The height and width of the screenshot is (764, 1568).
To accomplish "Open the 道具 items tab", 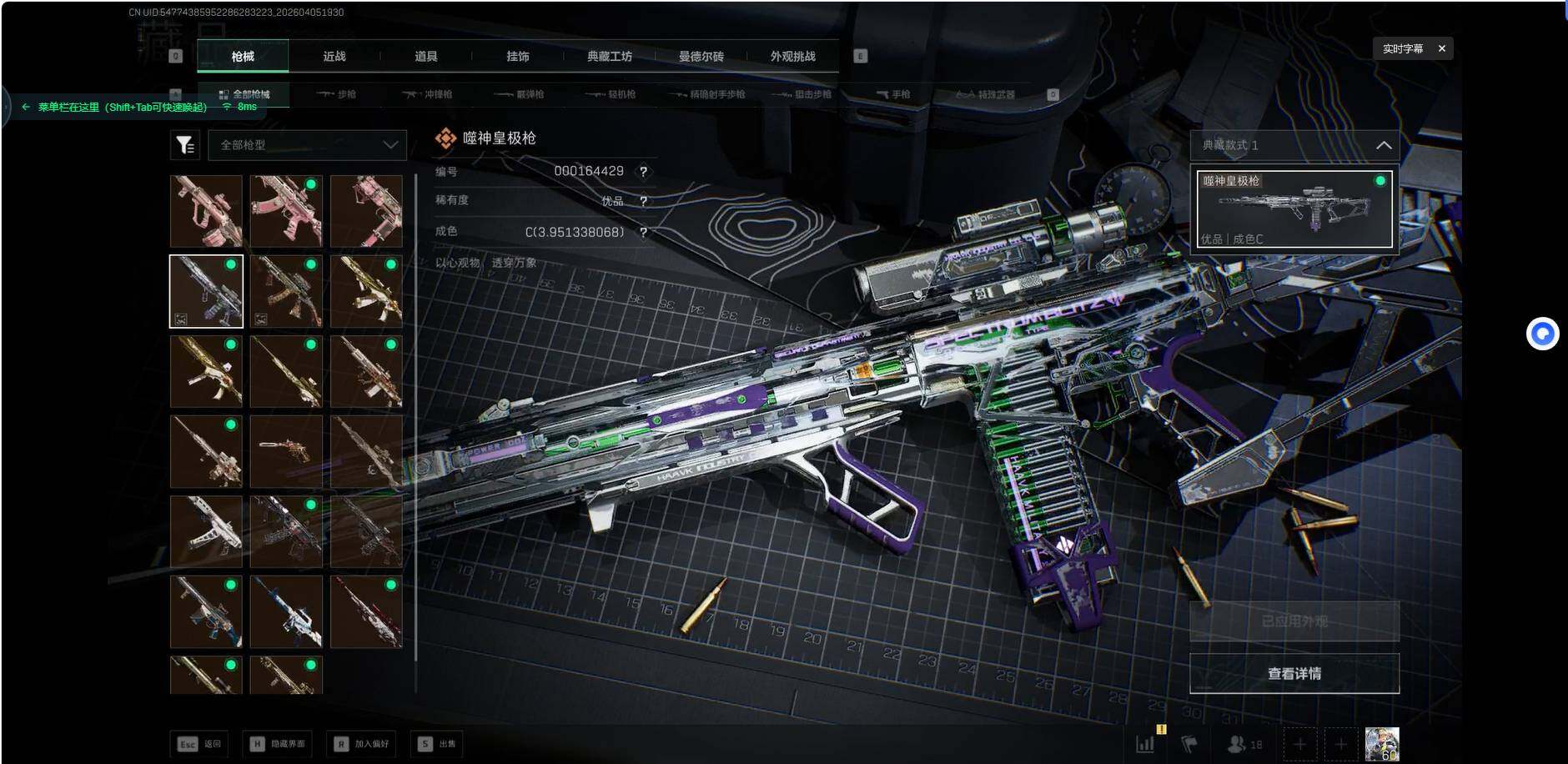I will pyautogui.click(x=426, y=57).
